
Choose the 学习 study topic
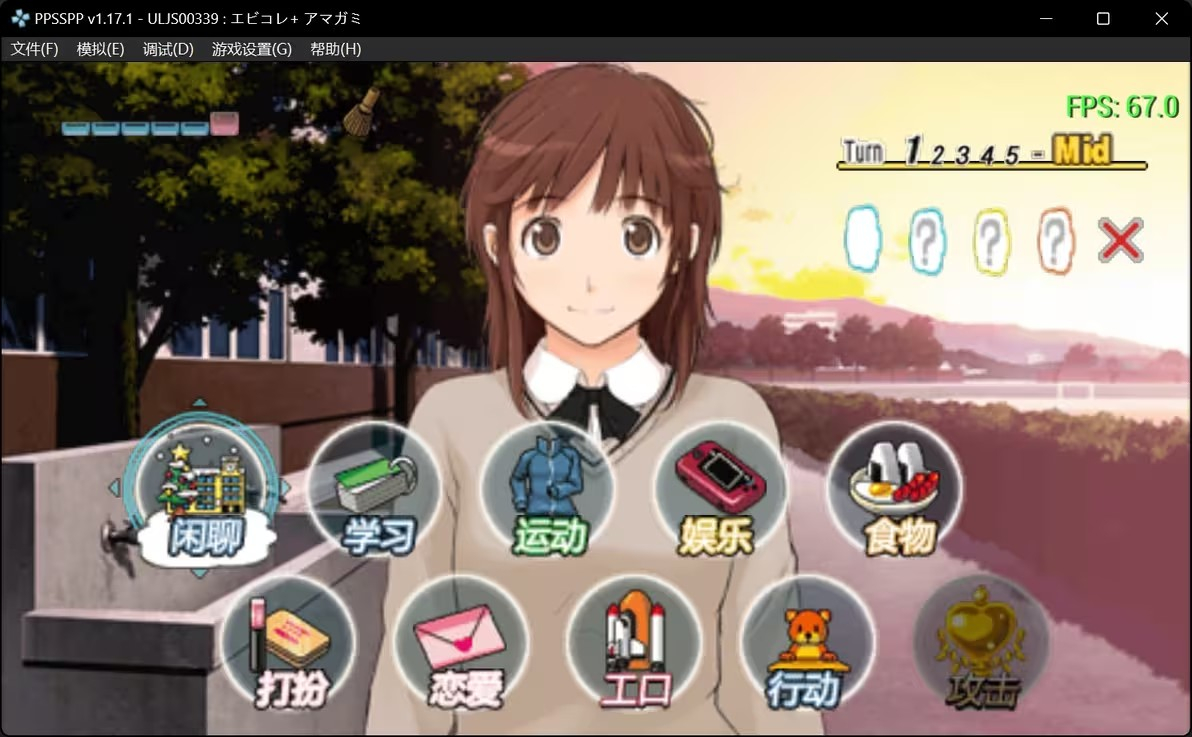374,490
